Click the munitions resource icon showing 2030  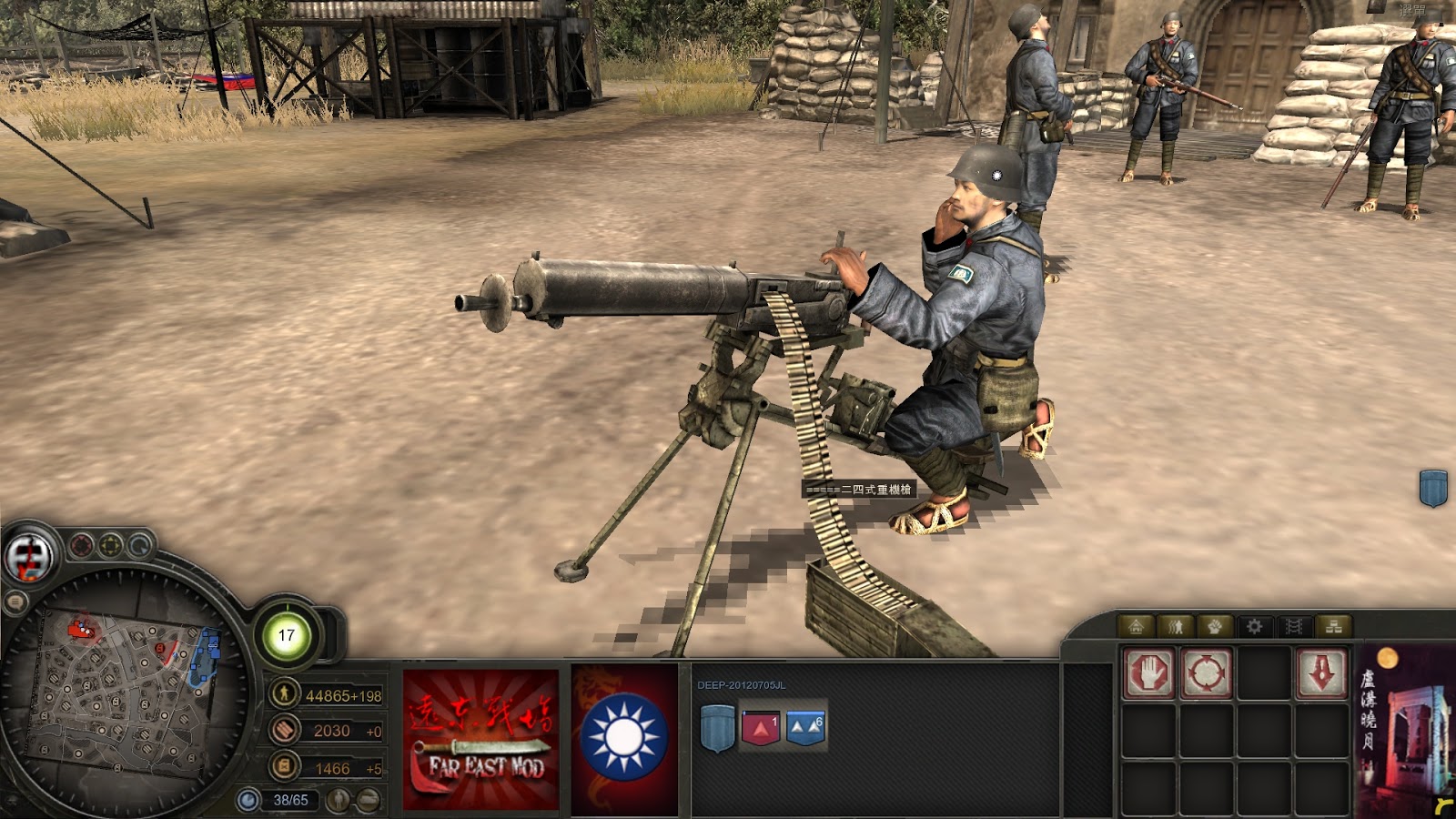284,731
